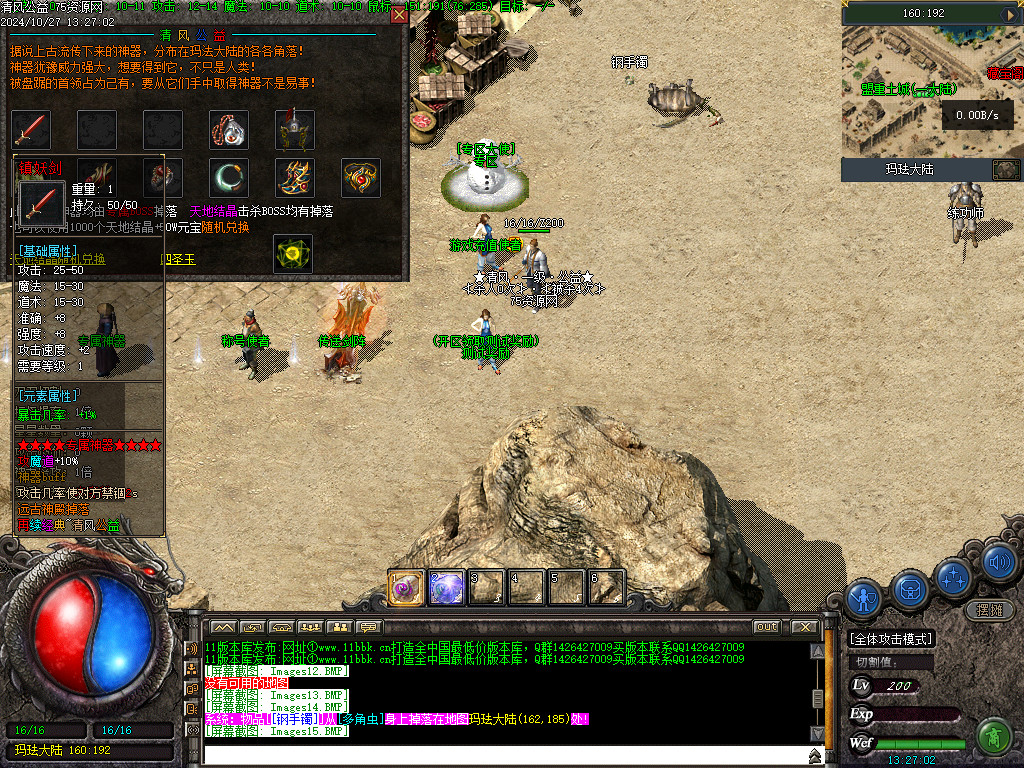
Task: Click the glowing yellow orb icon
Action: tap(293, 254)
